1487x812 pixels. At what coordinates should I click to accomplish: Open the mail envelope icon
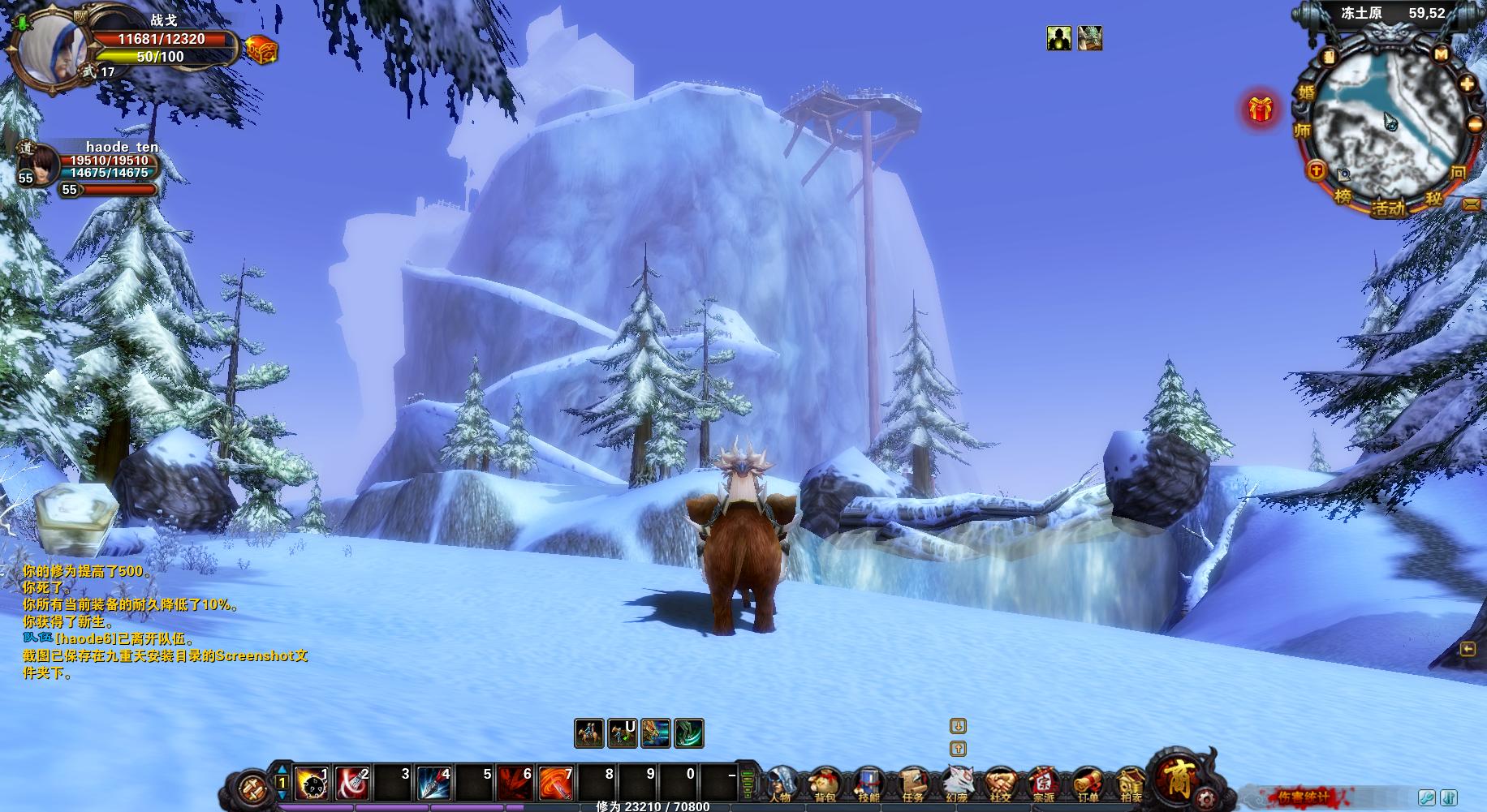pos(1472,204)
